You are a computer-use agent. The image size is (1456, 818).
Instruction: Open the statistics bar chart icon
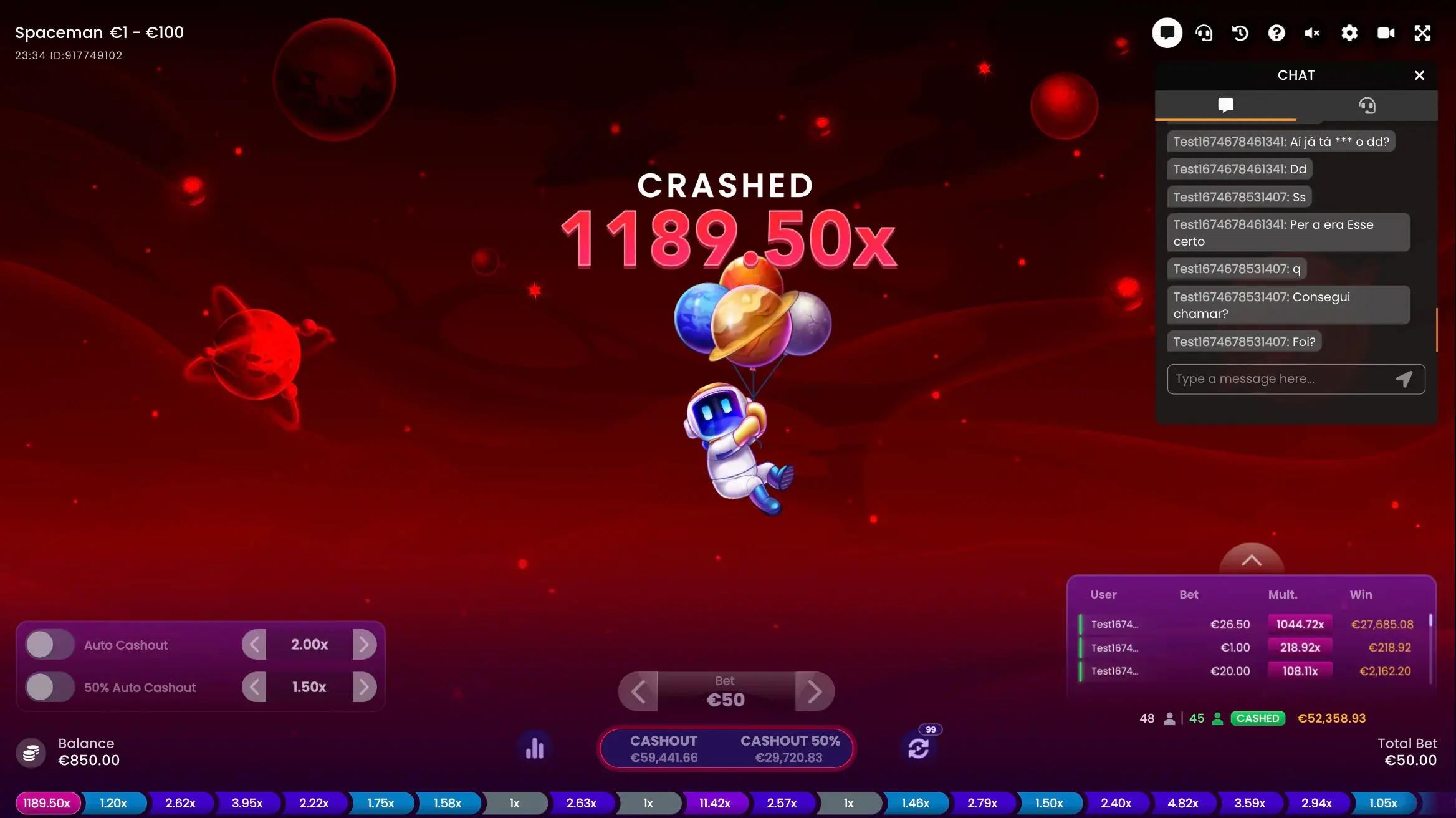(535, 748)
